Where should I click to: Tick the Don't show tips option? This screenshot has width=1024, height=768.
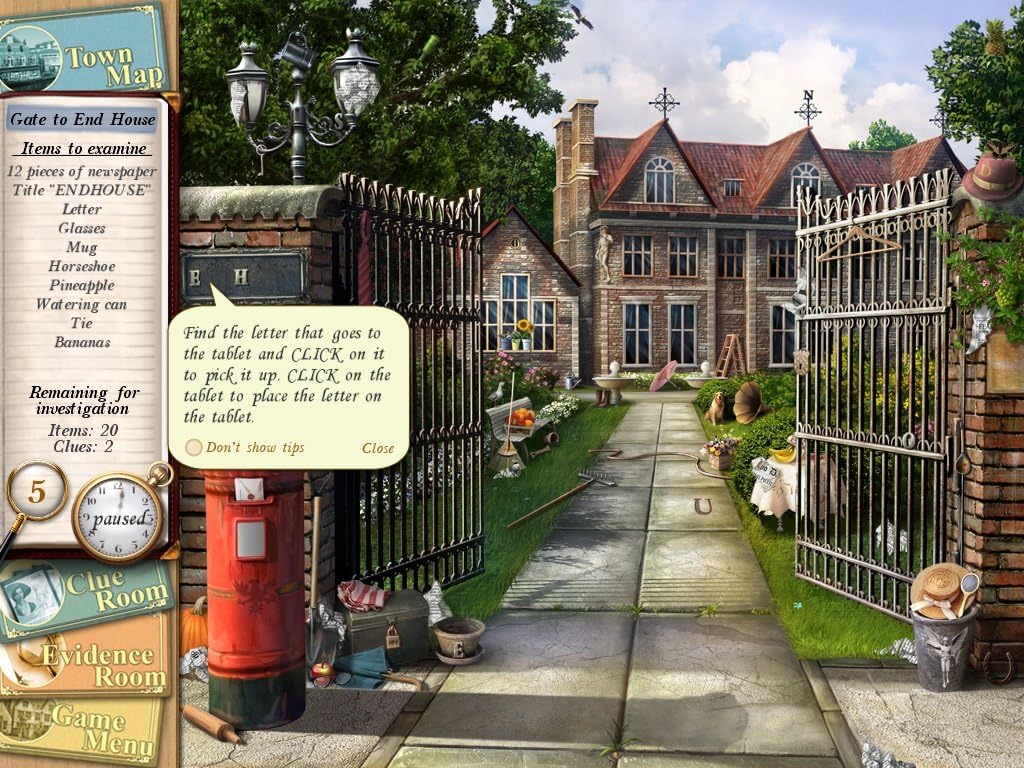194,448
